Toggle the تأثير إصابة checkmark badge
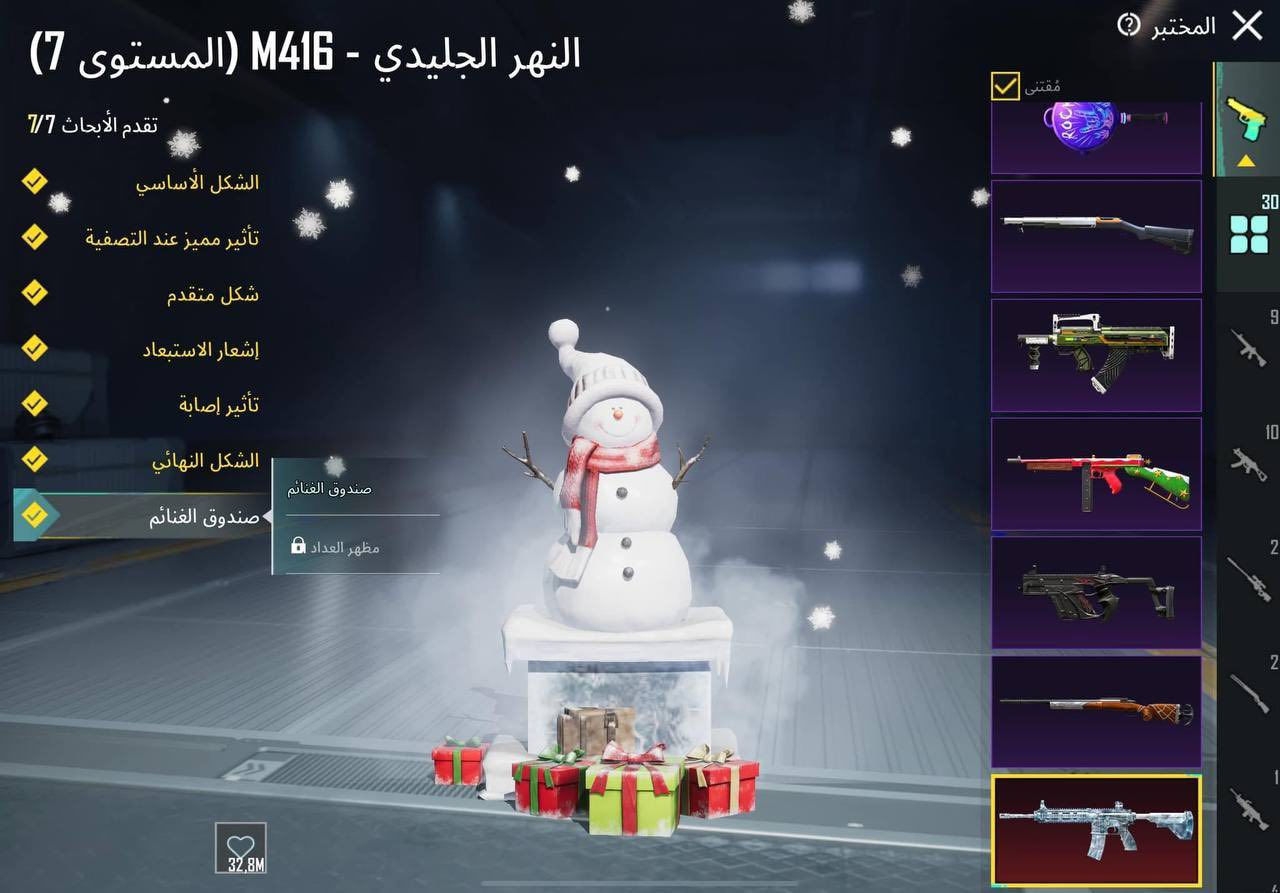The image size is (1280, 893). point(34,404)
